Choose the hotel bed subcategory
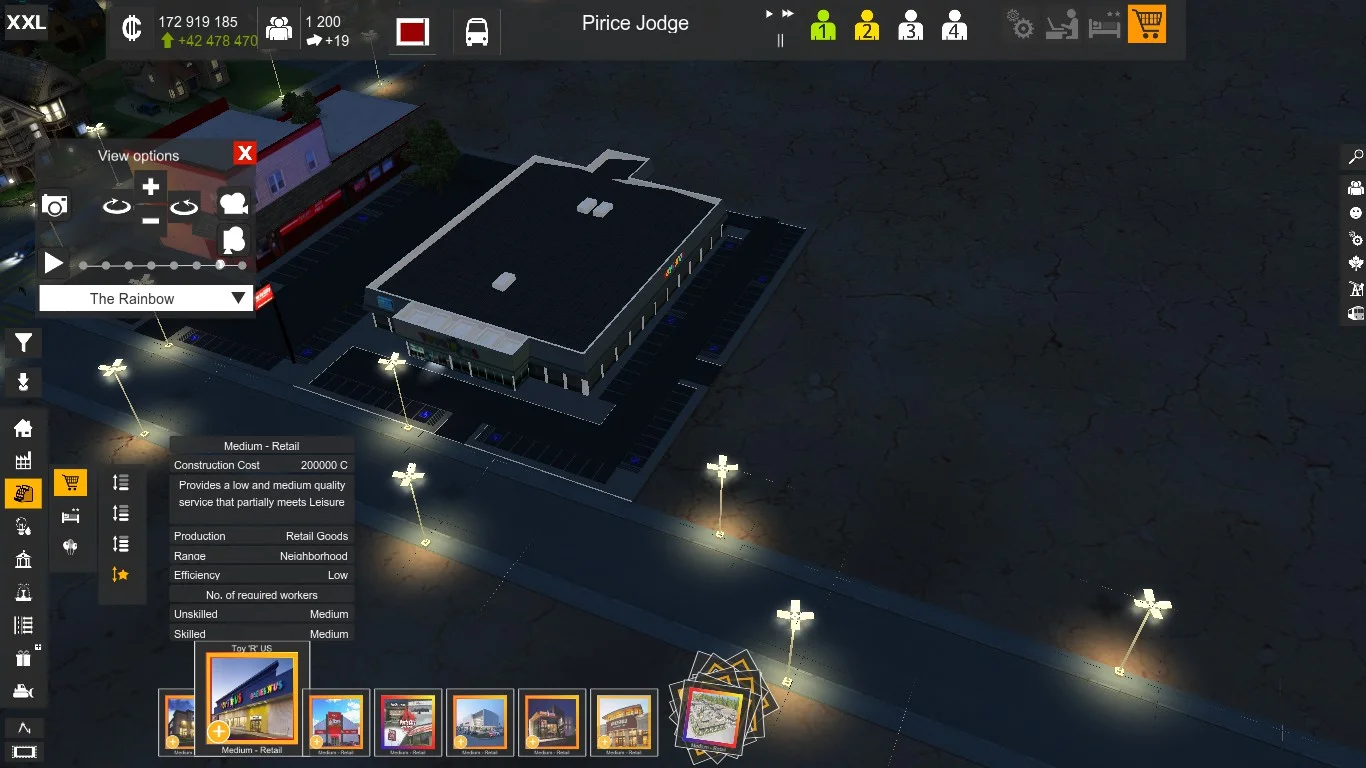The width and height of the screenshot is (1366, 768). (x=70, y=516)
